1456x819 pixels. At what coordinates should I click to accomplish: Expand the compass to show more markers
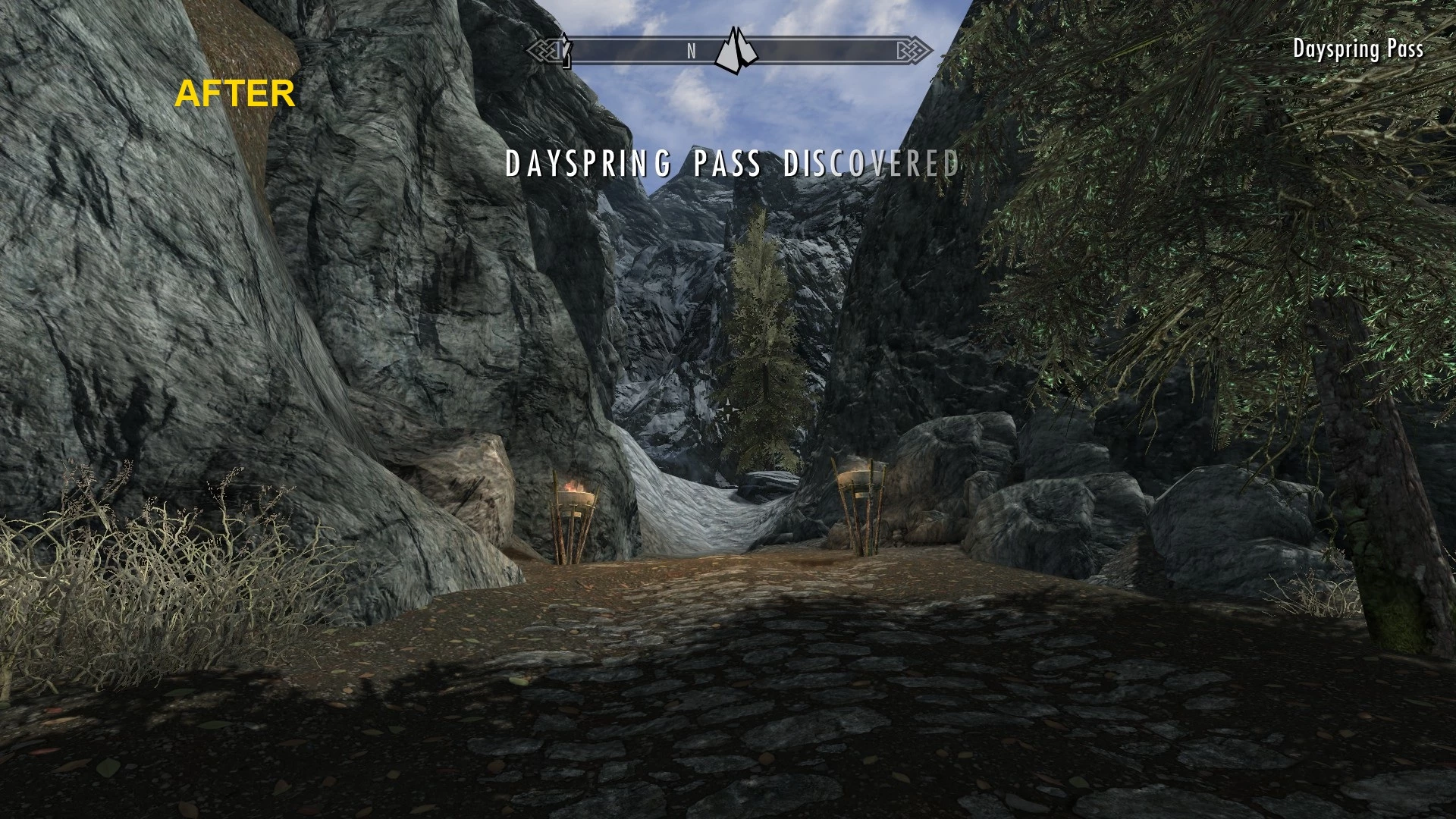[x=728, y=52]
